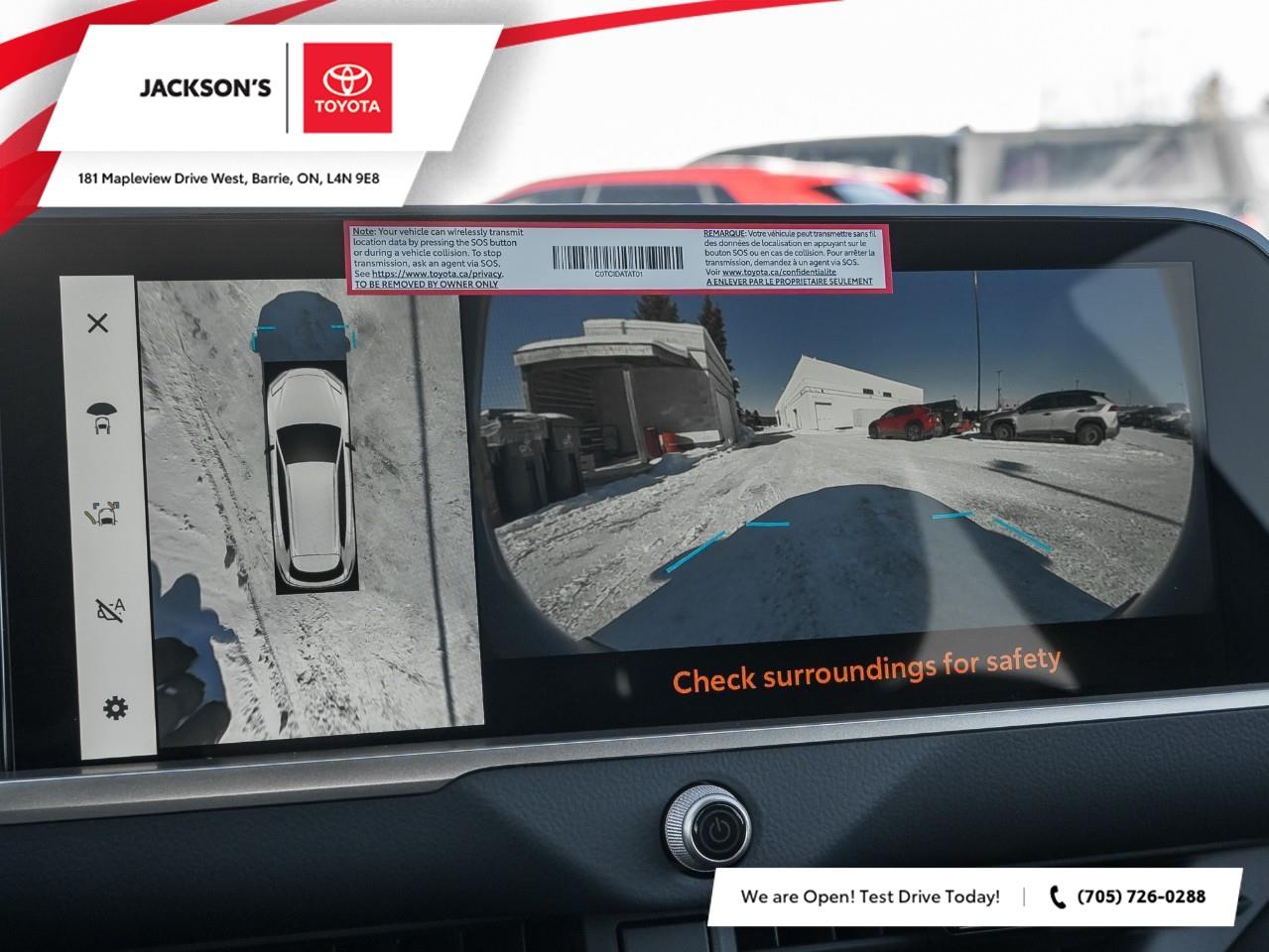Toggle the crossed-out auto camera icon
This screenshot has width=1269, height=952.
pos(109,609)
